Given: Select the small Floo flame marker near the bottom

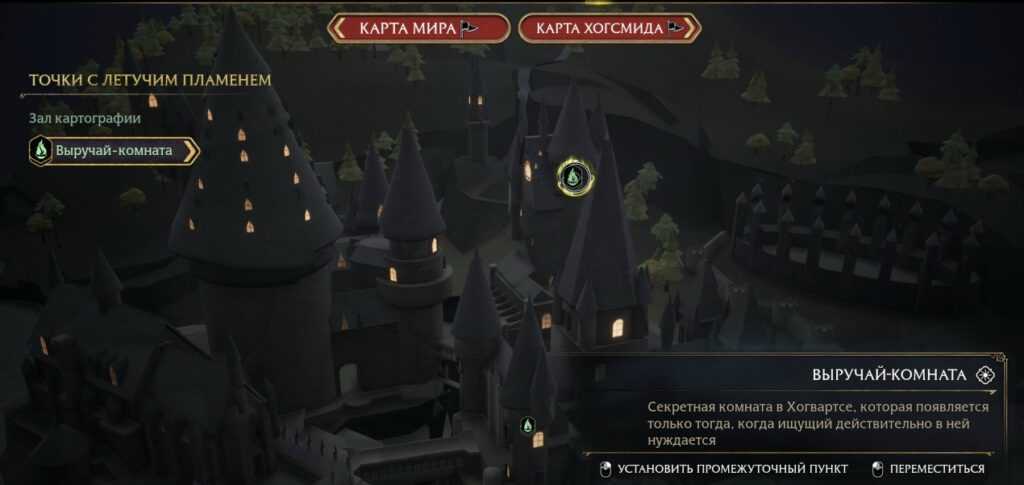Looking at the screenshot, I should tap(527, 426).
